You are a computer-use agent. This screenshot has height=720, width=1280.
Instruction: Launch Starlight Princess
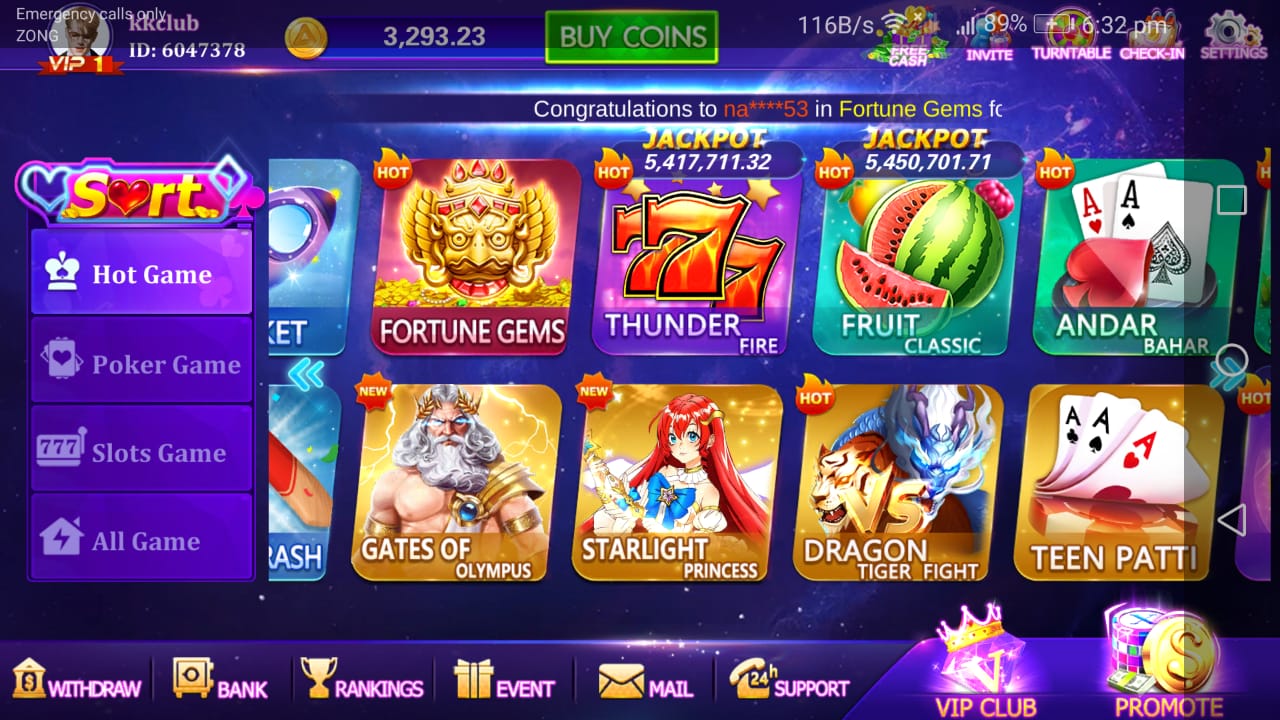point(676,482)
